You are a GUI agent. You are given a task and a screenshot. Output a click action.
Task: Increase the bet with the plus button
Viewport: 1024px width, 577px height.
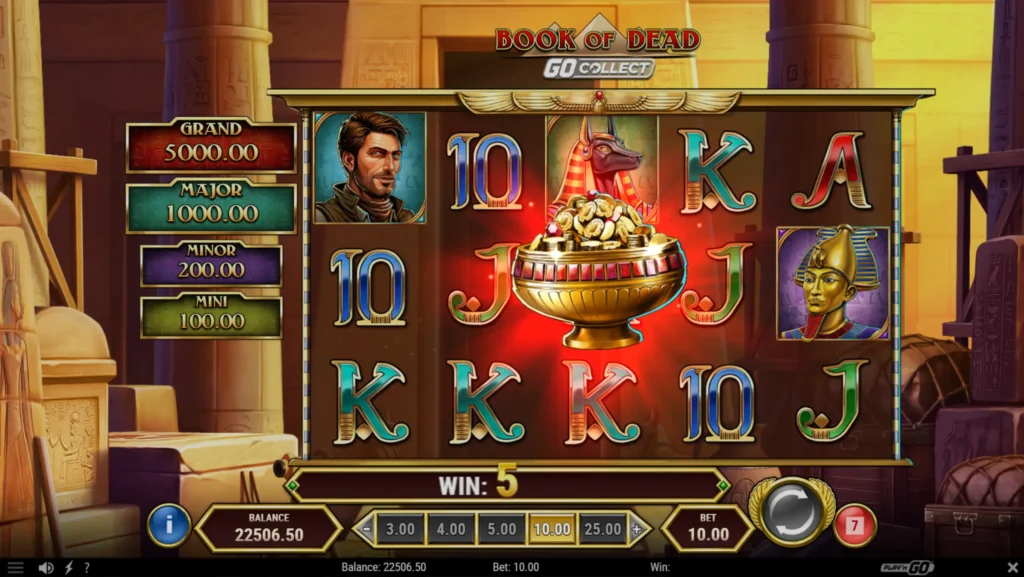(x=637, y=528)
